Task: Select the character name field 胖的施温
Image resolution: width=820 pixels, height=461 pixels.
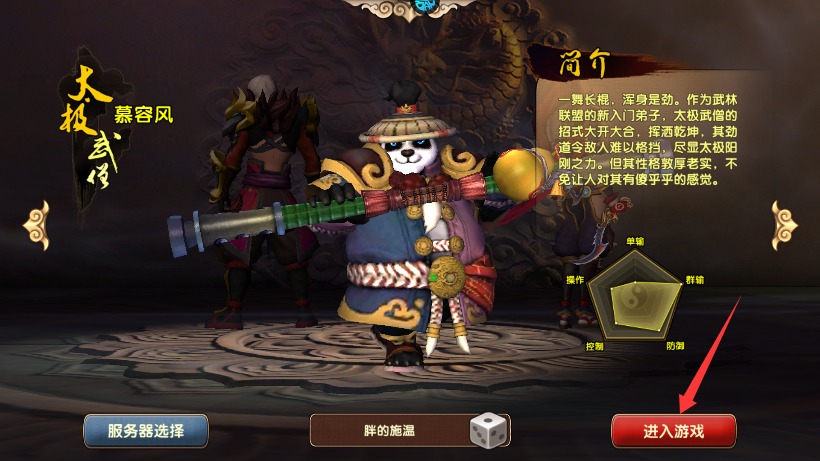Action: coord(390,431)
